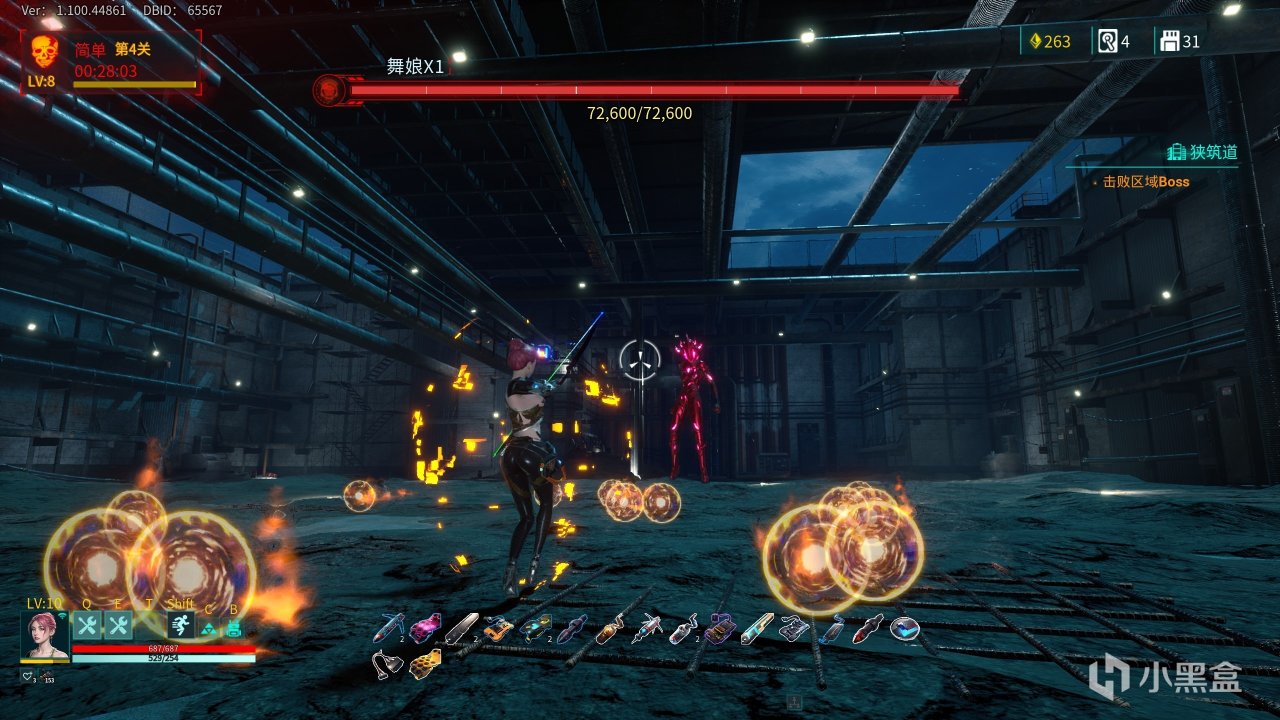Select the purple-outlined crate item icon
1280x720 pixels.
click(719, 628)
